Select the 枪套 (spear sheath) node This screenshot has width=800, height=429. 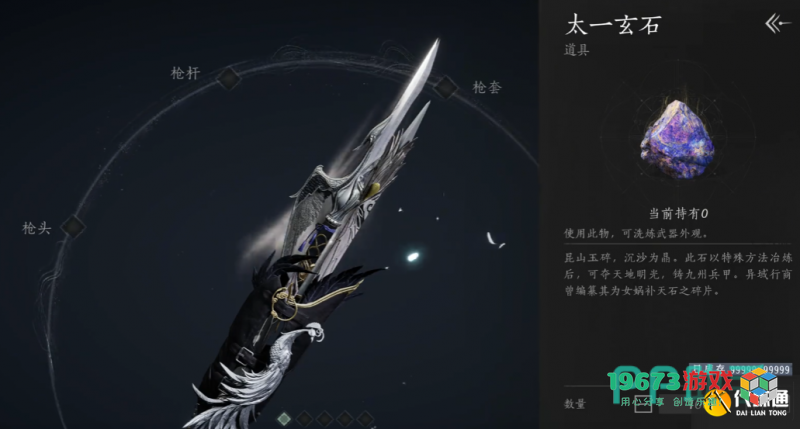[446, 87]
